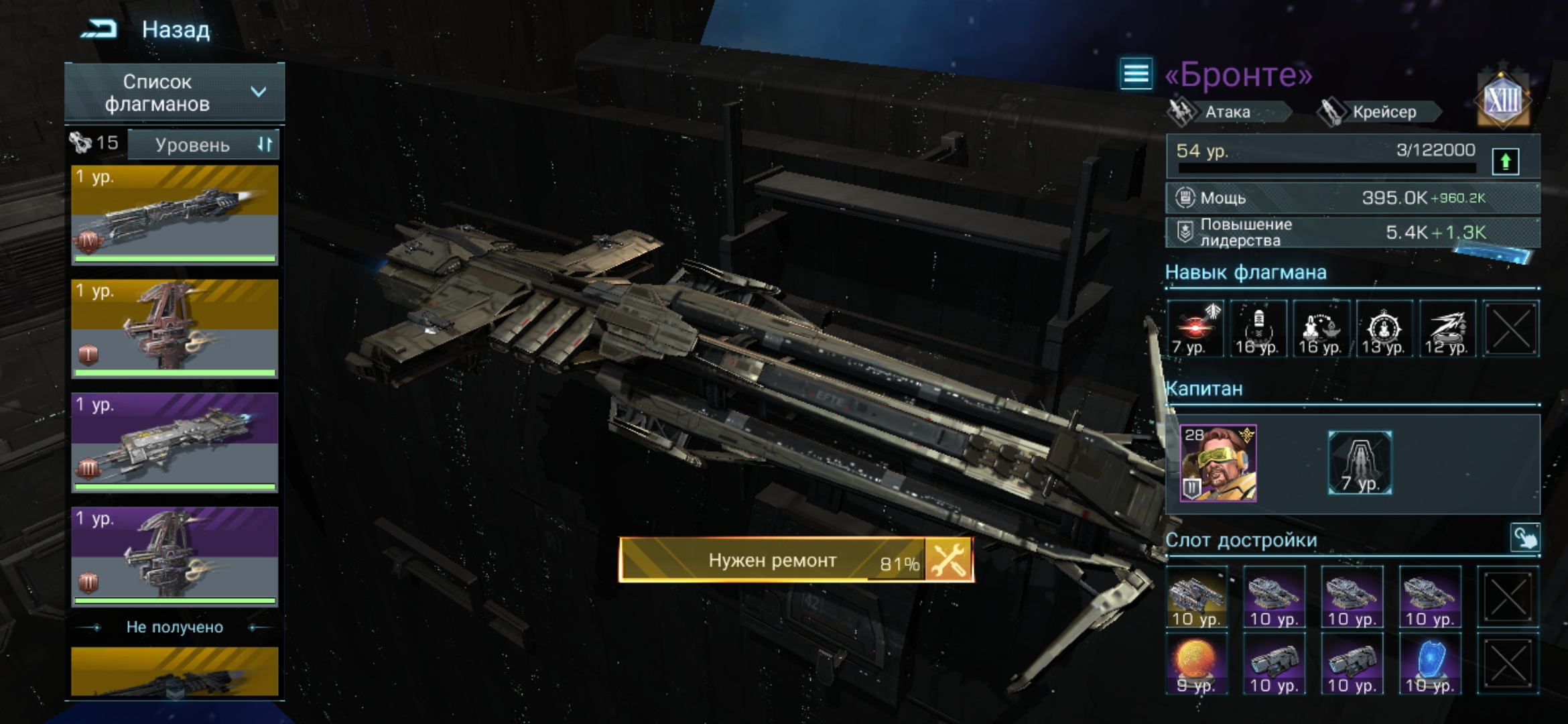Open the menu icon beside «Бронте»
Viewport: 1568px width, 724px height.
1136,73
